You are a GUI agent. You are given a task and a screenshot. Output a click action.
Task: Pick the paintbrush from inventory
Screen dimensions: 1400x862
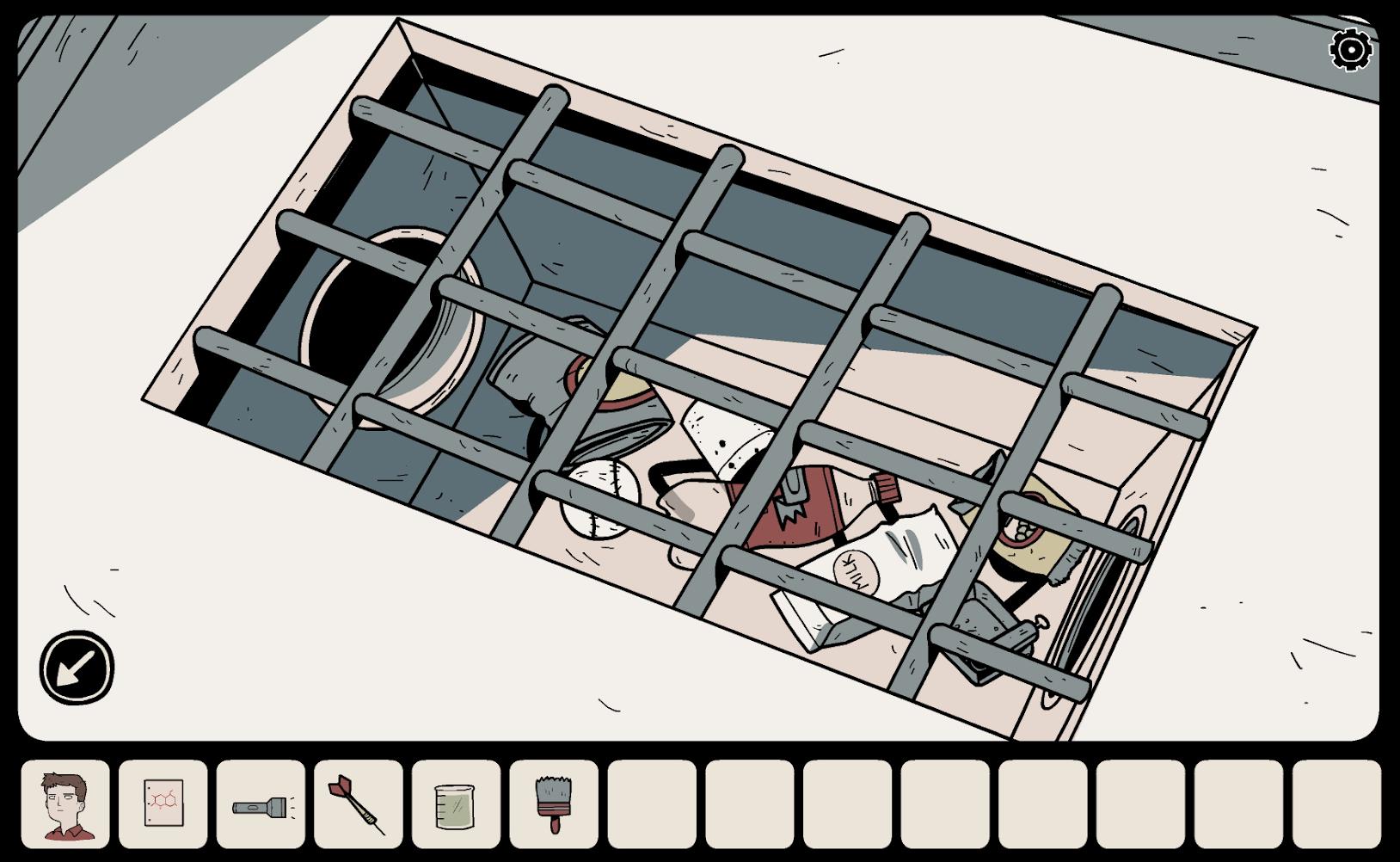point(554,804)
